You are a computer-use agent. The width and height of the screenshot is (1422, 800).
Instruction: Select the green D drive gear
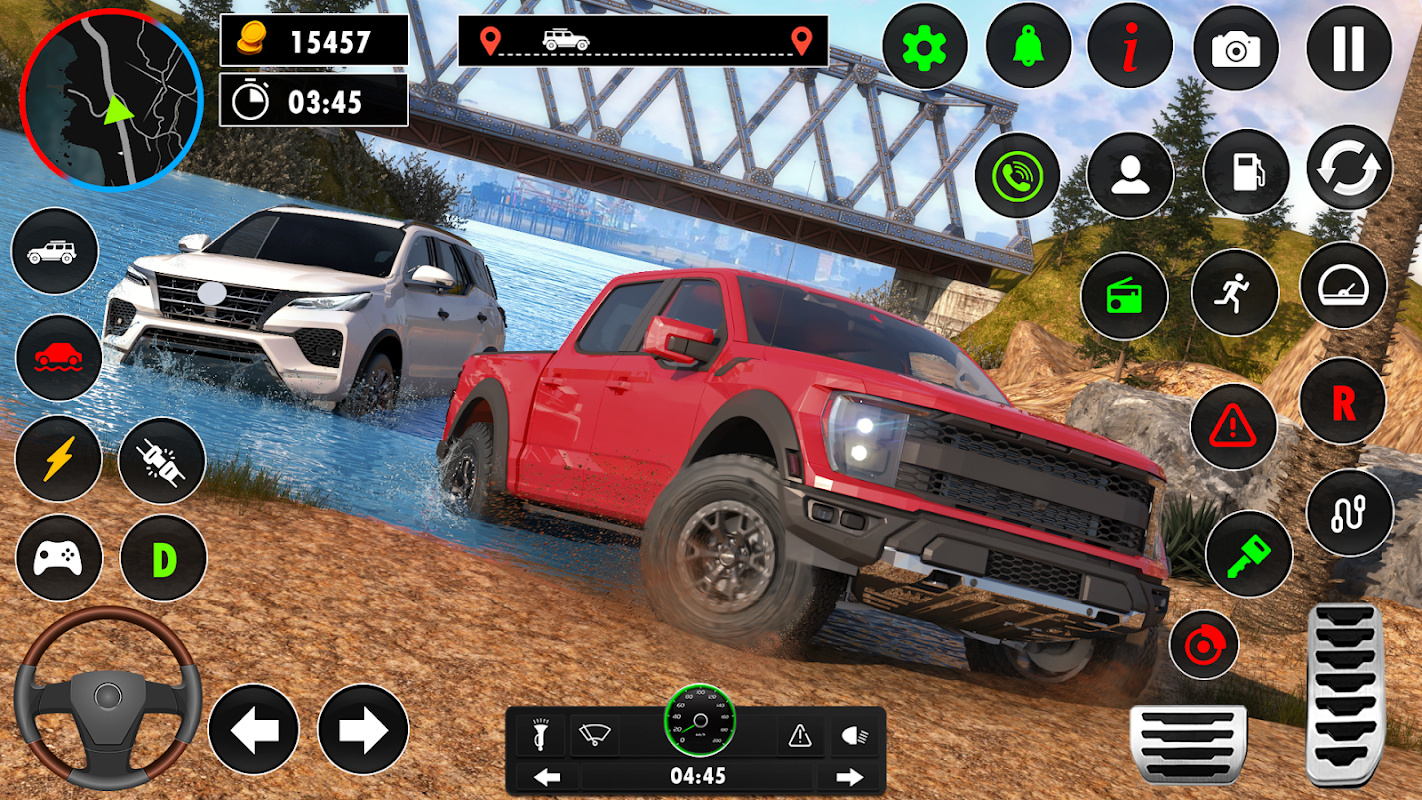coord(163,558)
